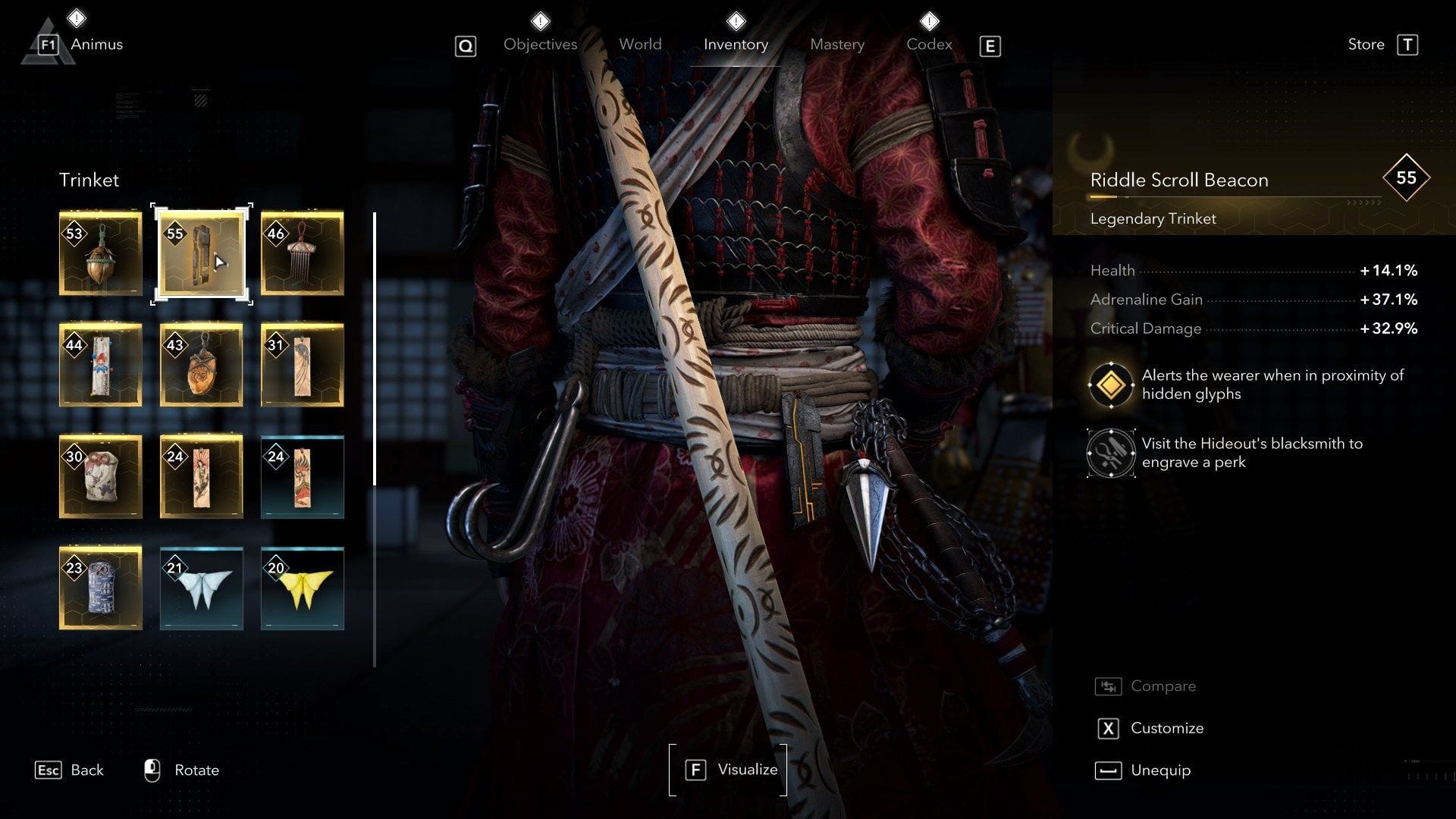Unequip the Riddle Scroll Beacon
The height and width of the screenshot is (819, 1456).
1160,770
